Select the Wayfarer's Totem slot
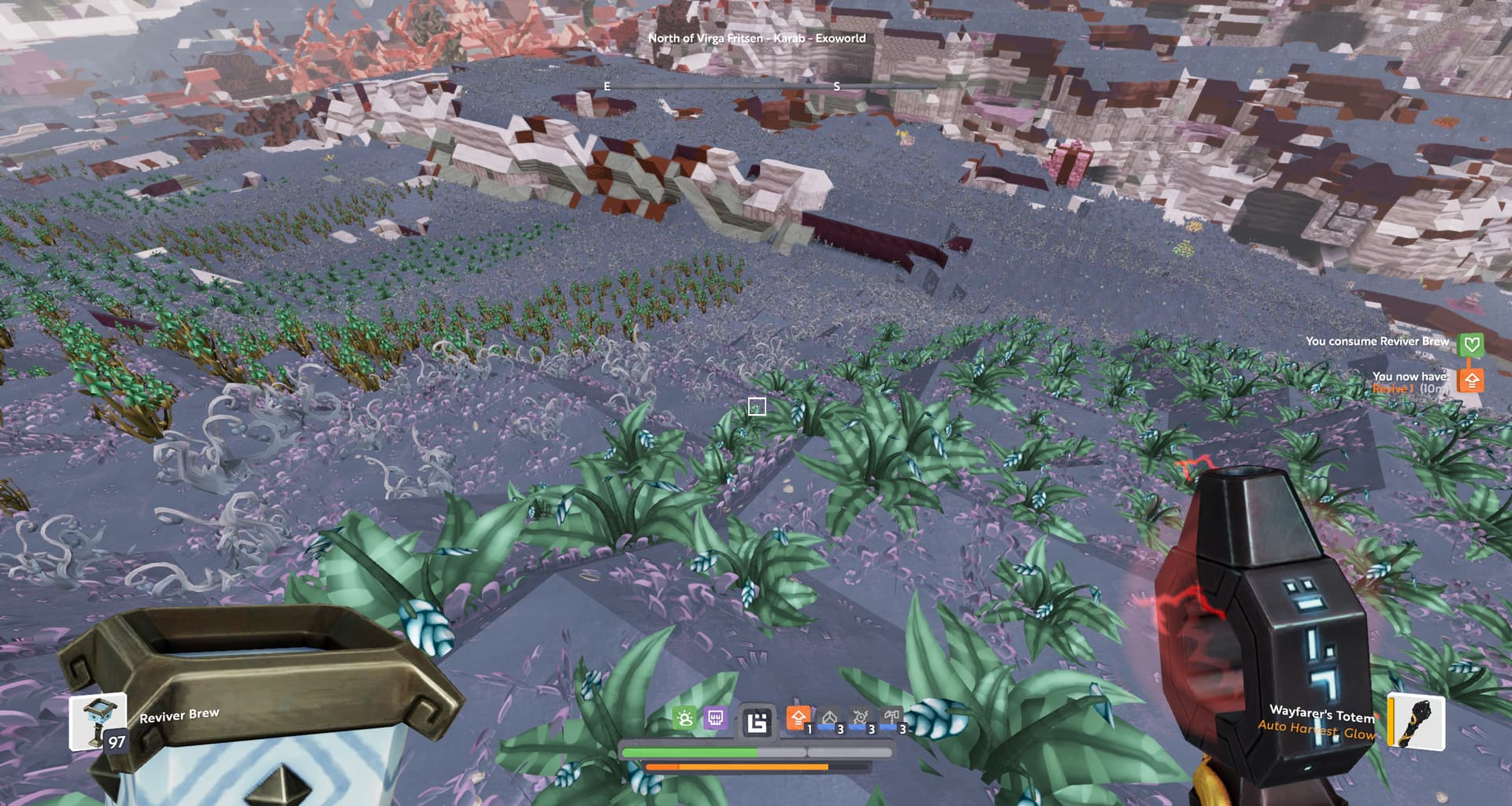Image resolution: width=1512 pixels, height=806 pixels. pos(1415,722)
